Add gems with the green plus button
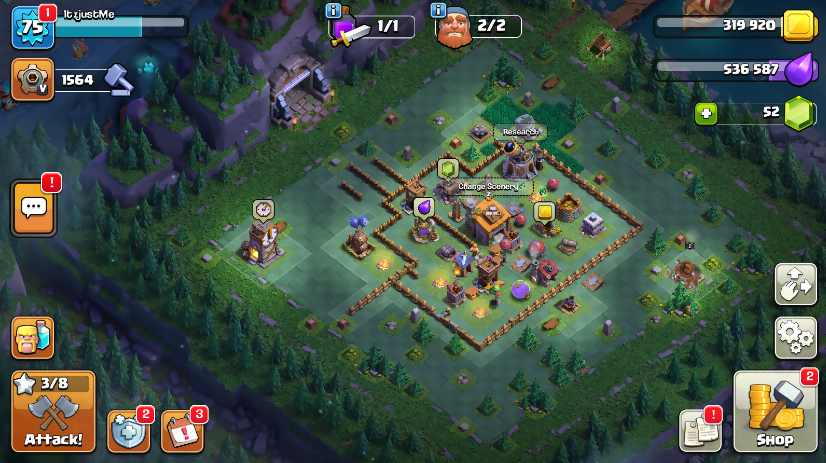Screen dimensions: 826x463 707,113
